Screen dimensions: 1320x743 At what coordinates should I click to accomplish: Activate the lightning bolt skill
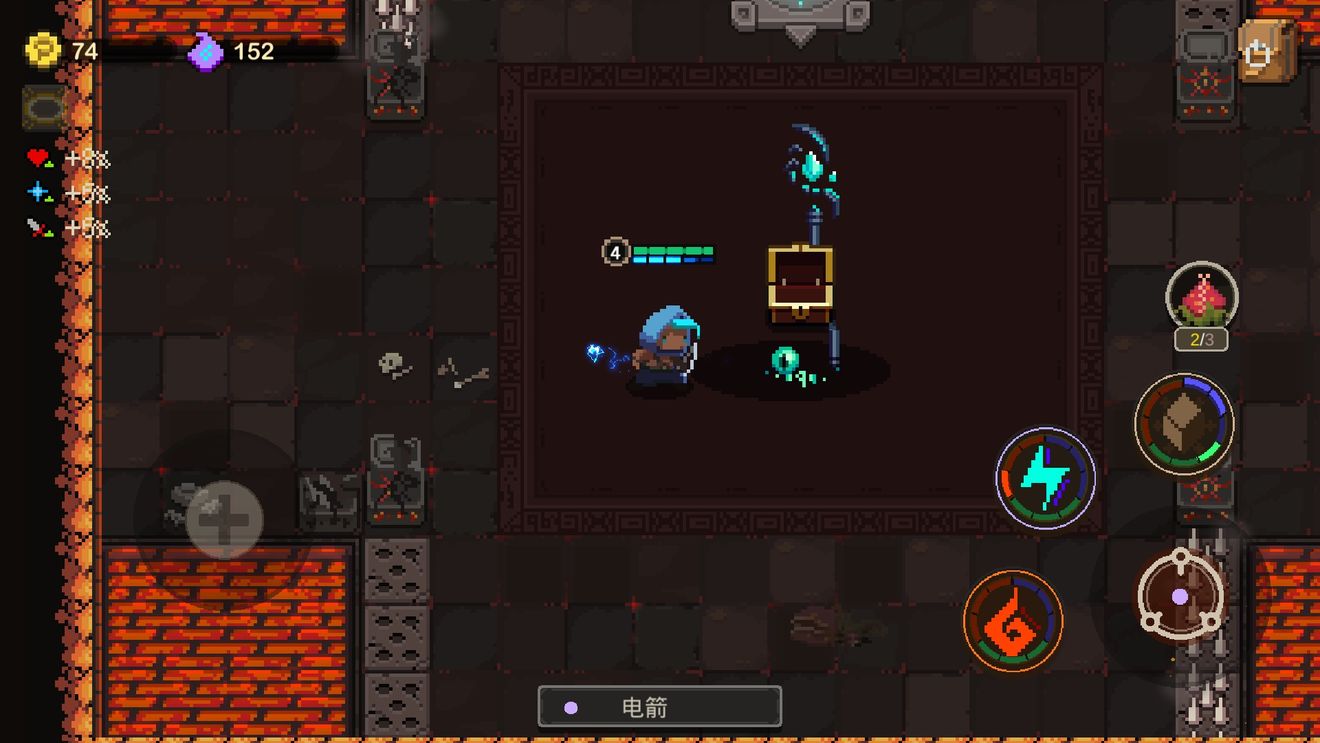1045,479
